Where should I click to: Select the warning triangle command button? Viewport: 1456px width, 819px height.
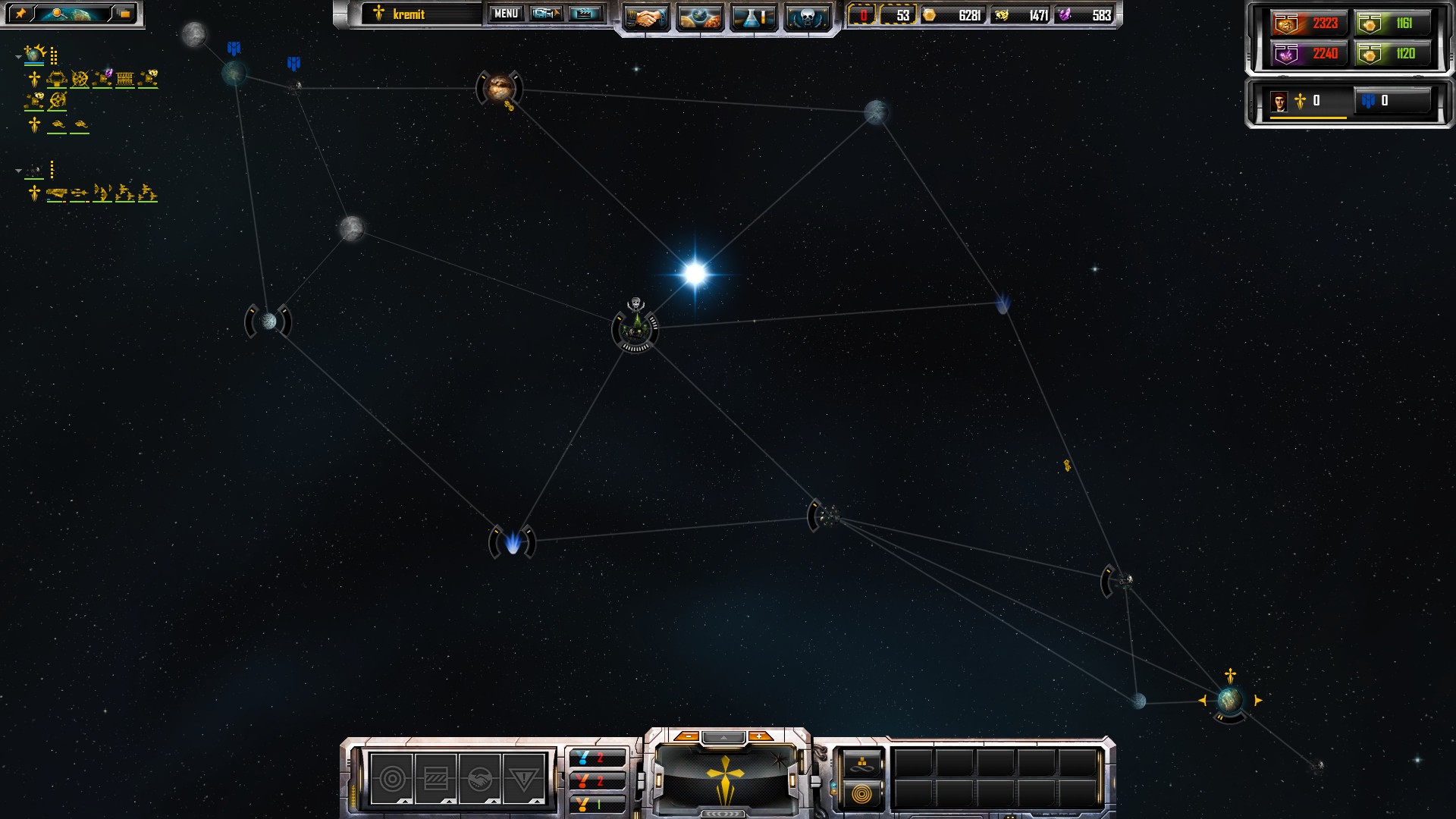[523, 779]
